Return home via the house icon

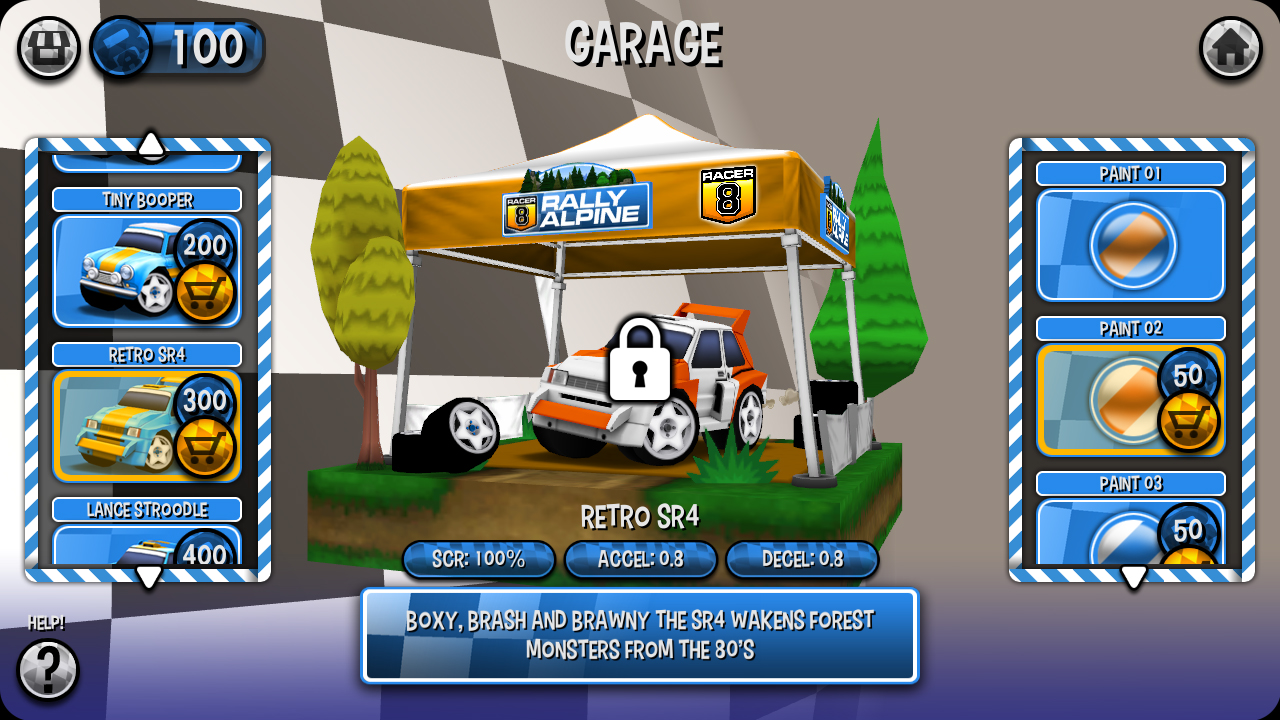pos(1232,45)
